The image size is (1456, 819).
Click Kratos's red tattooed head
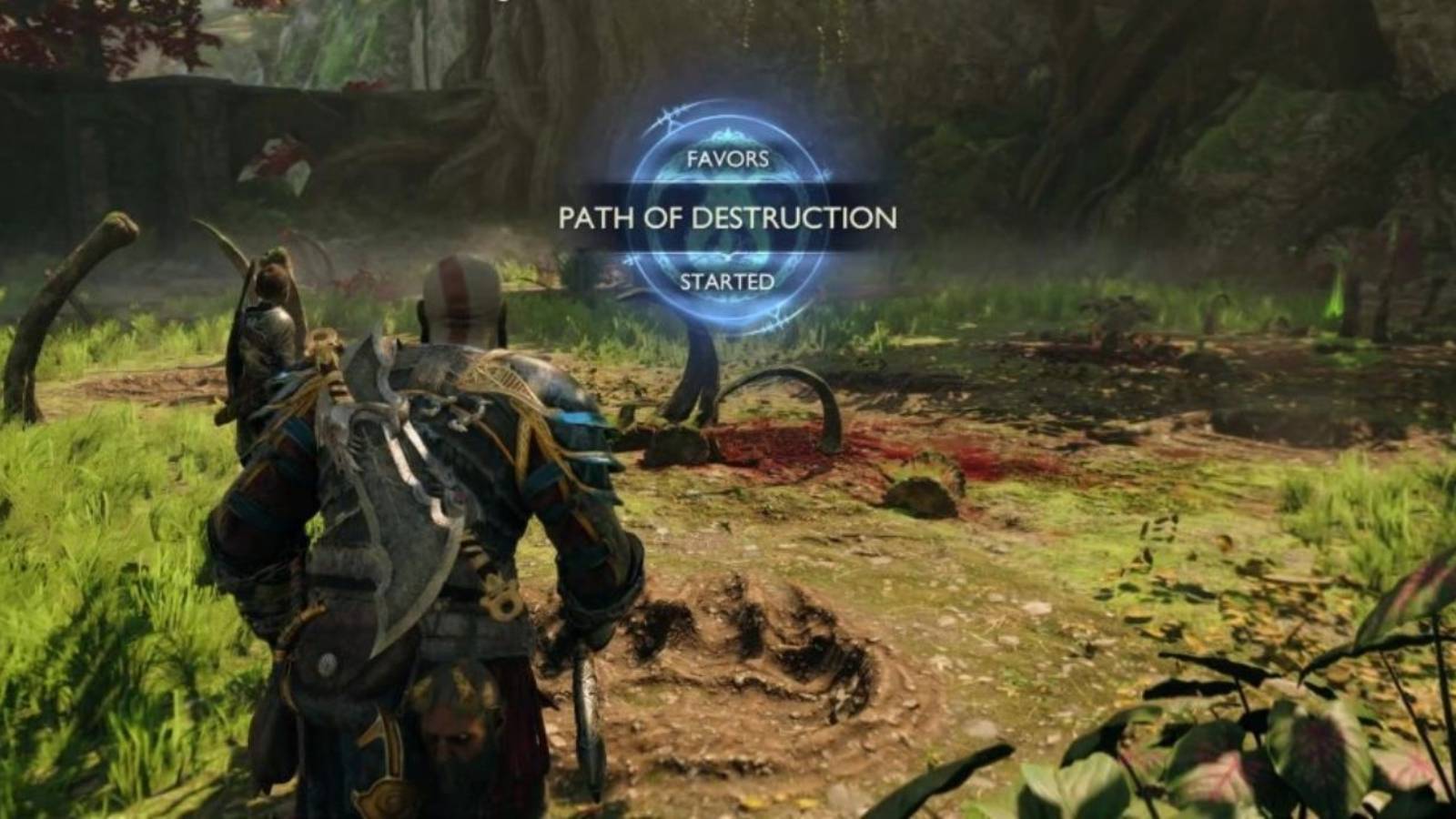455,291
